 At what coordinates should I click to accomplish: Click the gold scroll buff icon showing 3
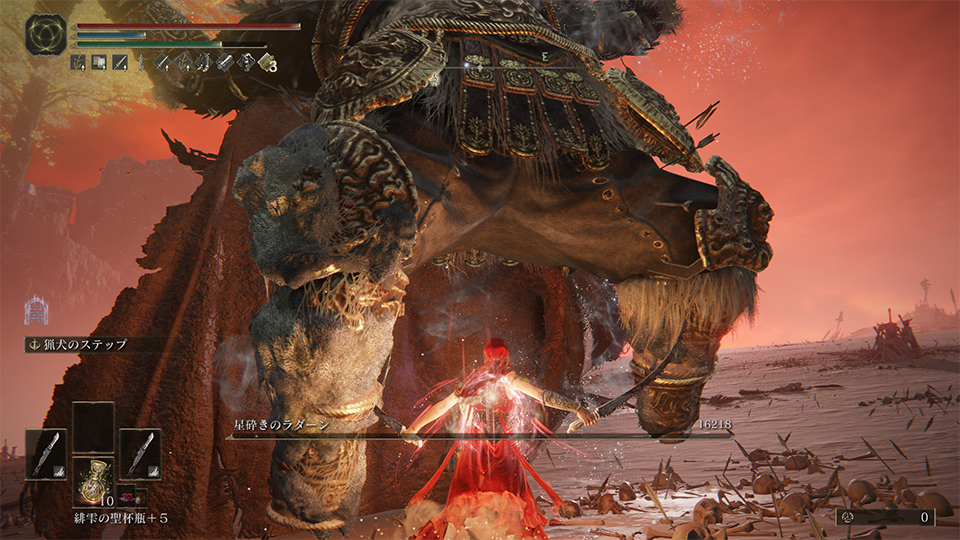coord(265,62)
